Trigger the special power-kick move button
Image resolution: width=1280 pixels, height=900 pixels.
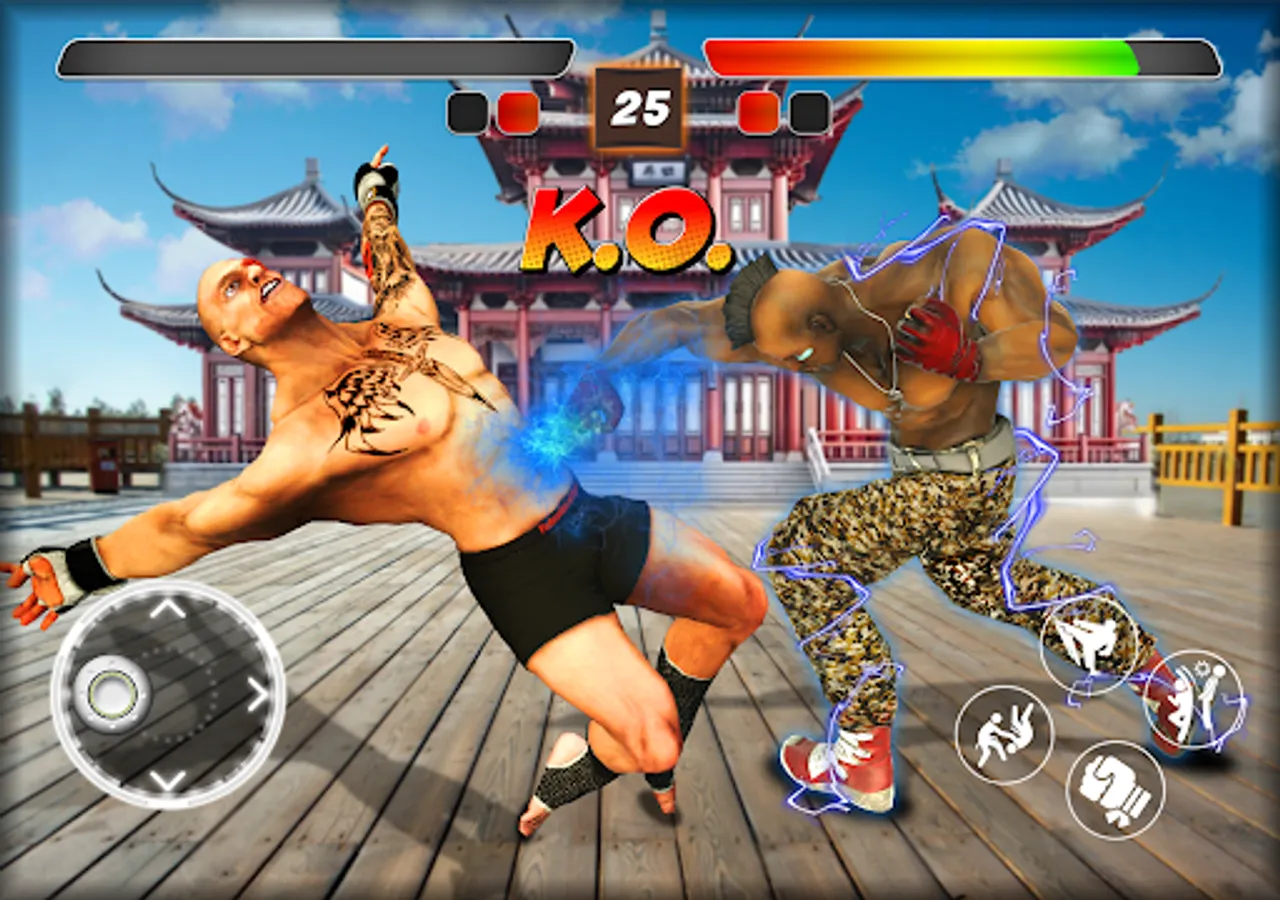pos(1197,697)
